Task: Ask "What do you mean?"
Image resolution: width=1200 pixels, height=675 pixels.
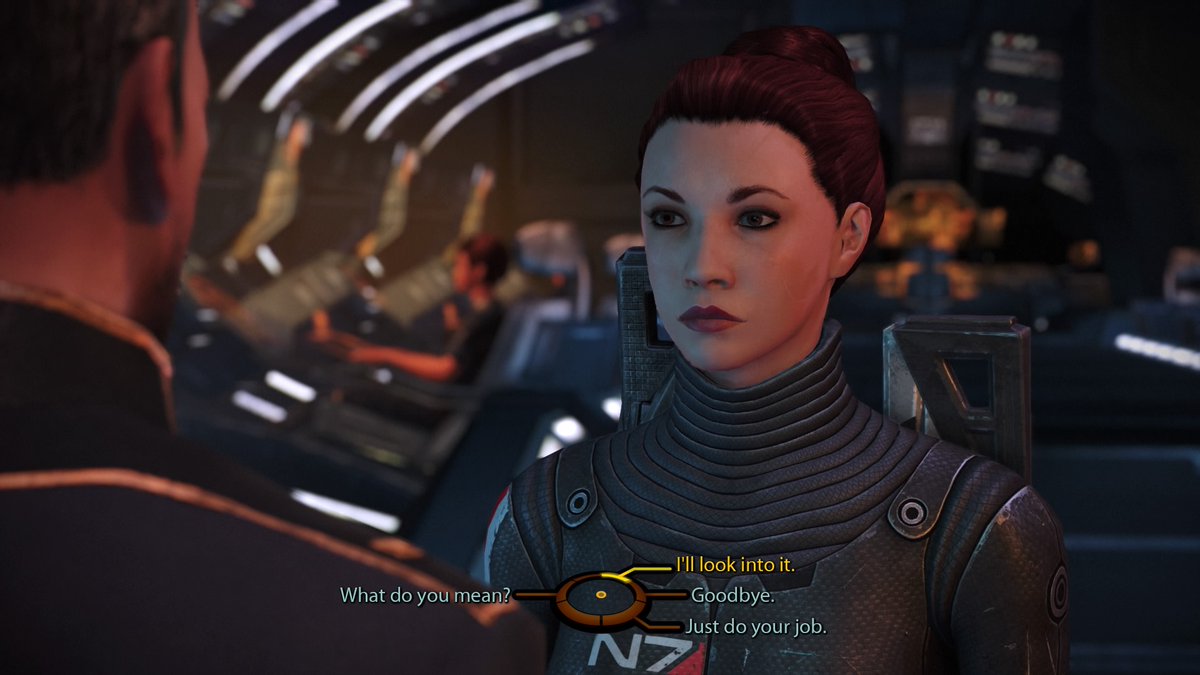Action: 426,595
